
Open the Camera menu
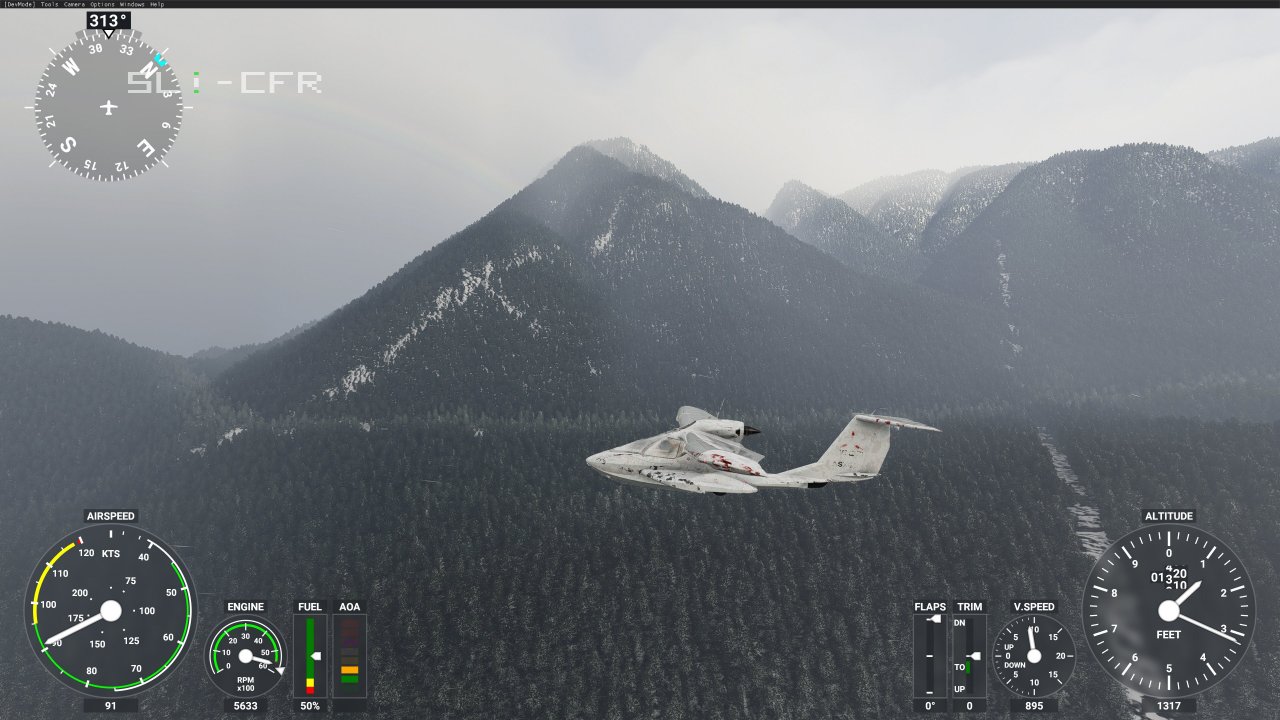coord(75,4)
